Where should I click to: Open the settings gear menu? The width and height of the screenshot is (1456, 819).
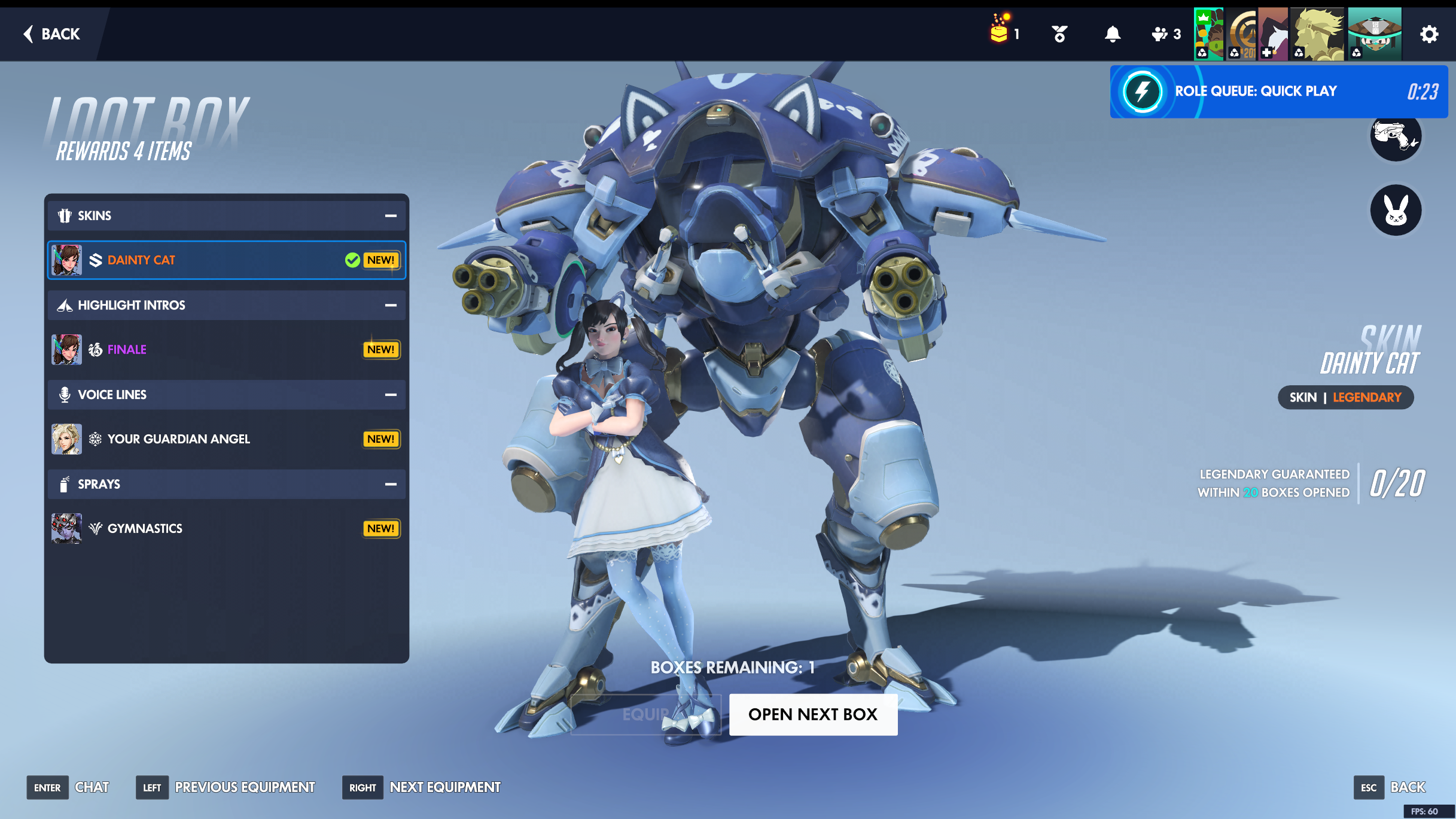click(x=1428, y=34)
